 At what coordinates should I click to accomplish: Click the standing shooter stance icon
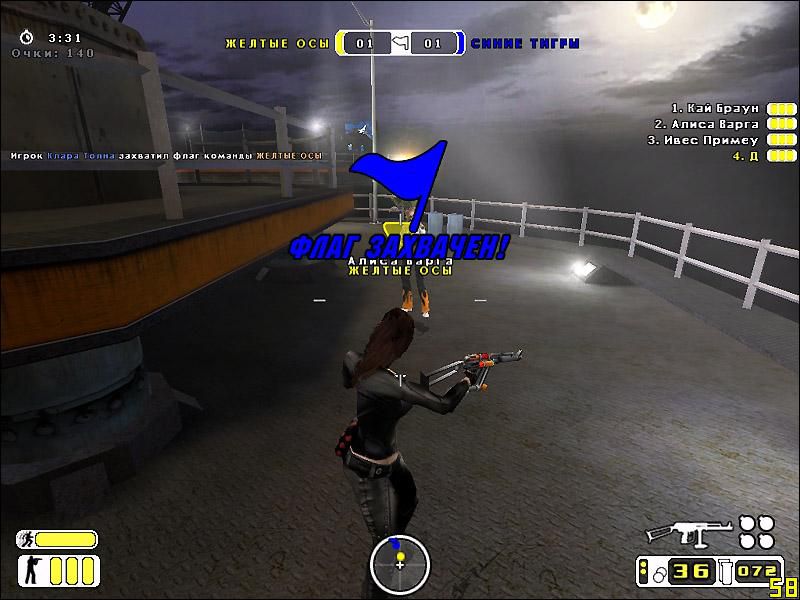coord(28,571)
